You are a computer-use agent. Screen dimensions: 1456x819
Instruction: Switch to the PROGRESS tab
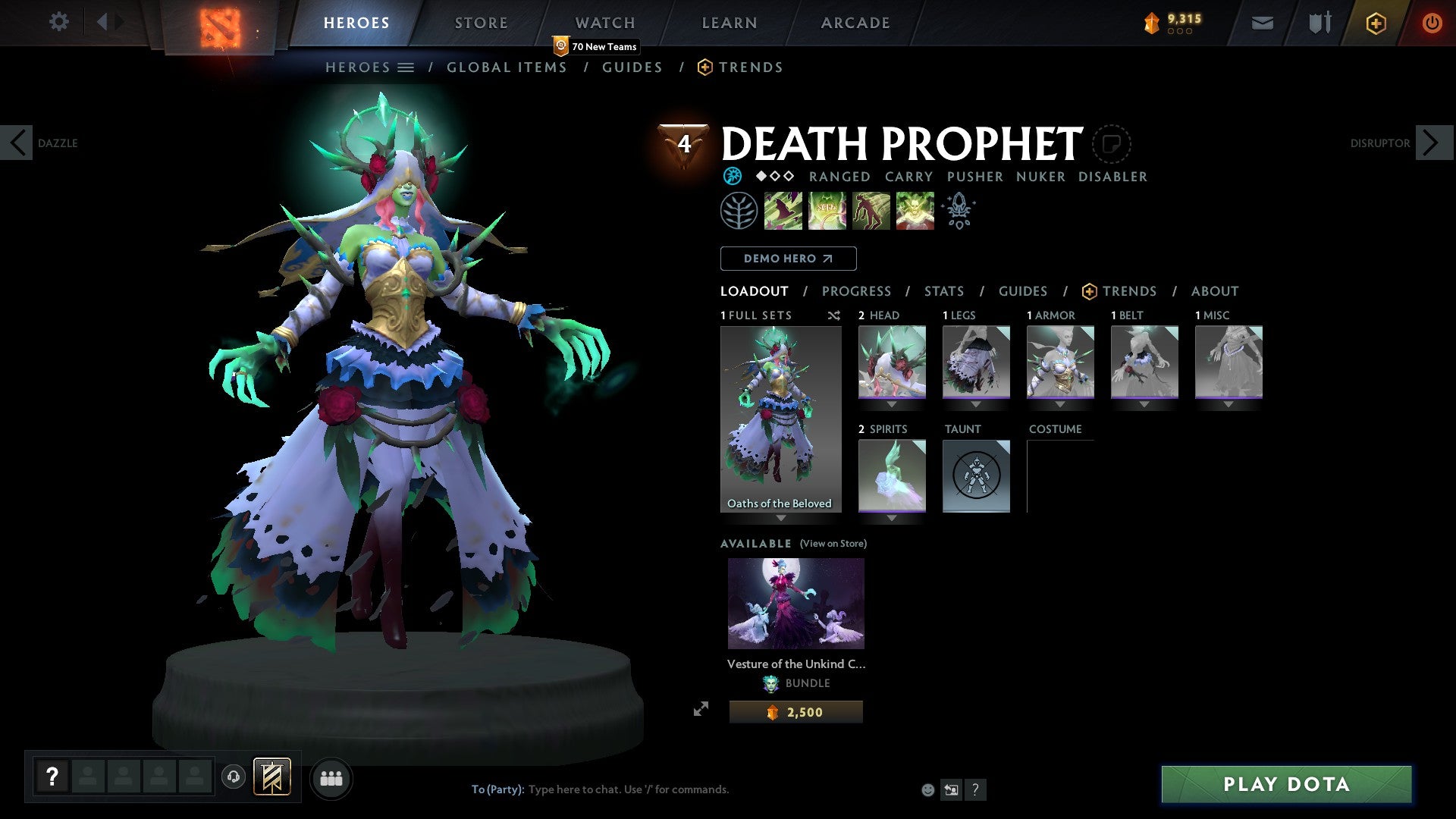[857, 291]
